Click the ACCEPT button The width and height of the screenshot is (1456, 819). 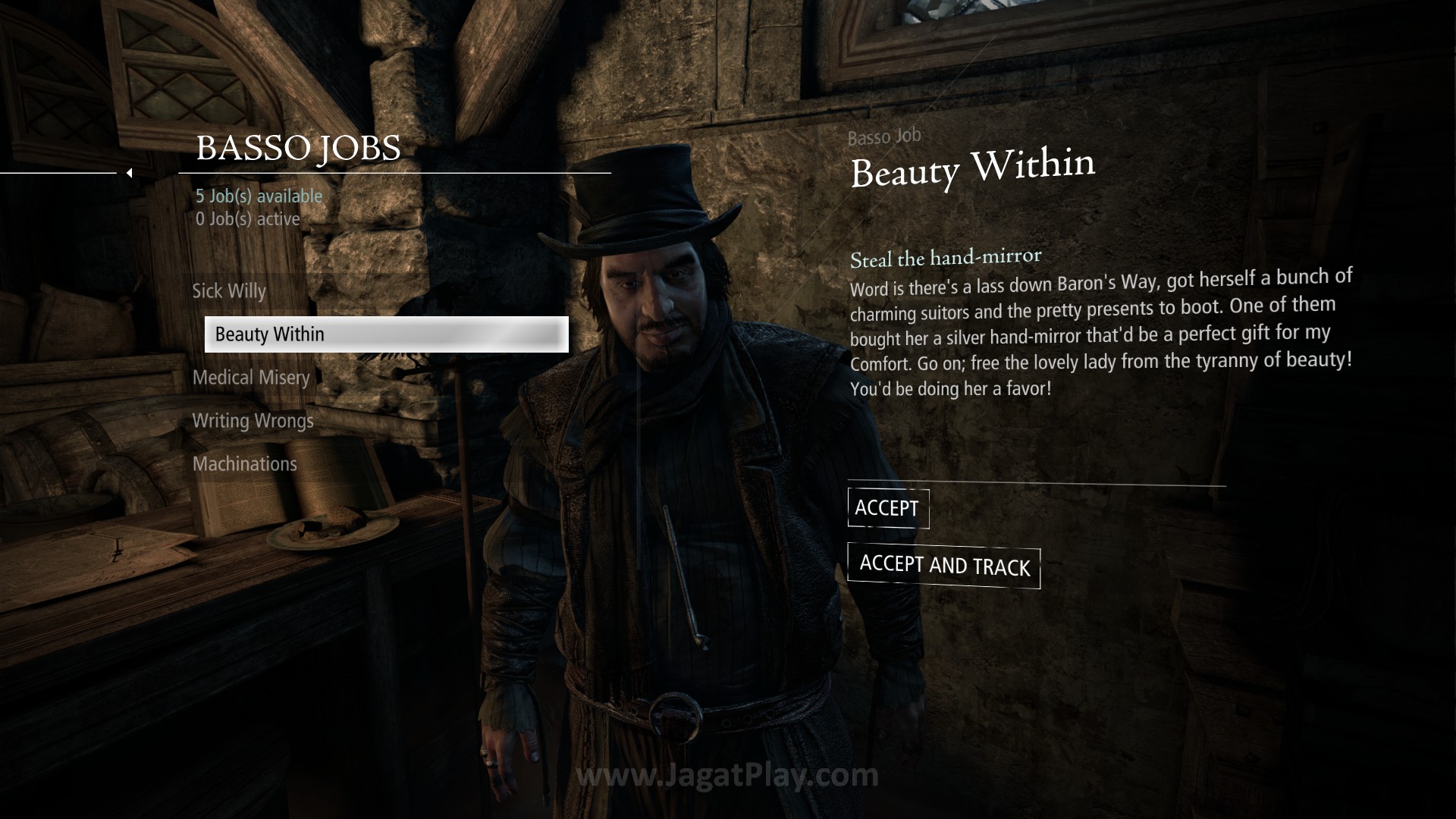tap(887, 508)
